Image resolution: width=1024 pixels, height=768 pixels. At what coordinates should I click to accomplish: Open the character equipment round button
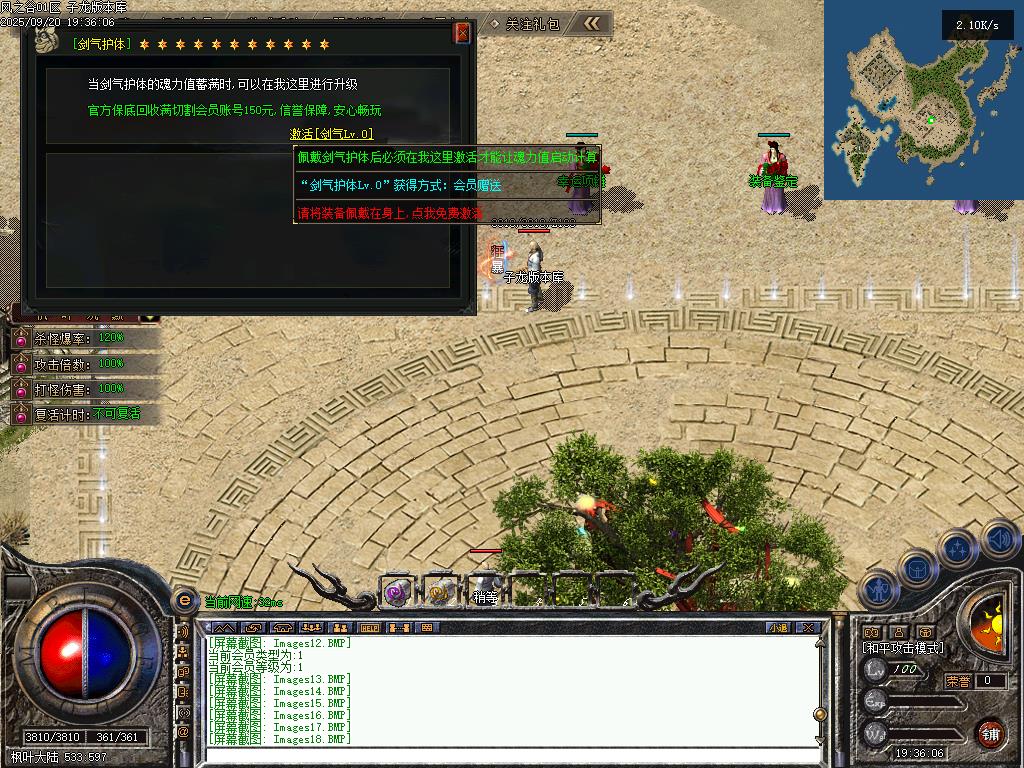point(877,589)
